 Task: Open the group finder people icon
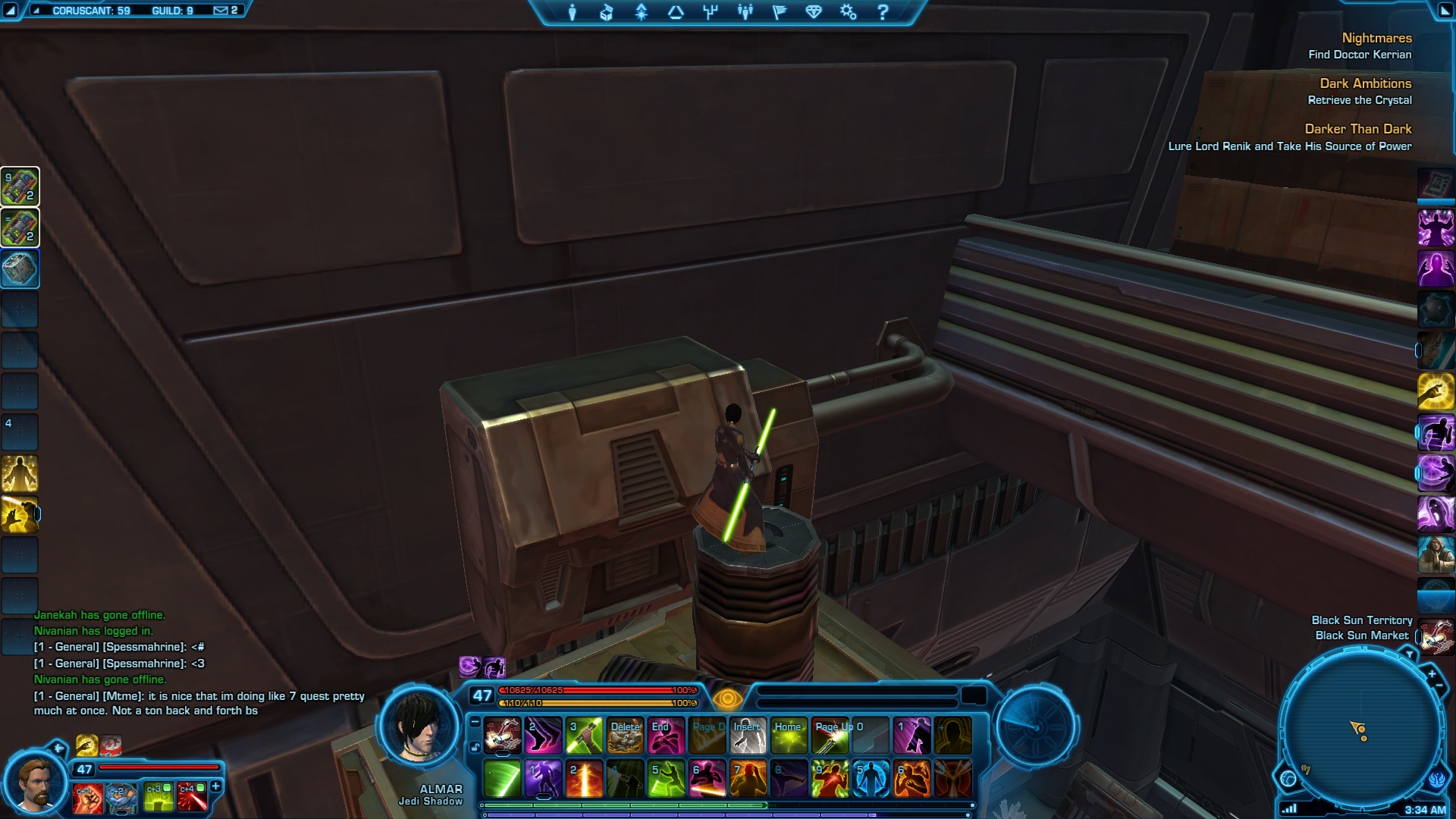[x=745, y=12]
